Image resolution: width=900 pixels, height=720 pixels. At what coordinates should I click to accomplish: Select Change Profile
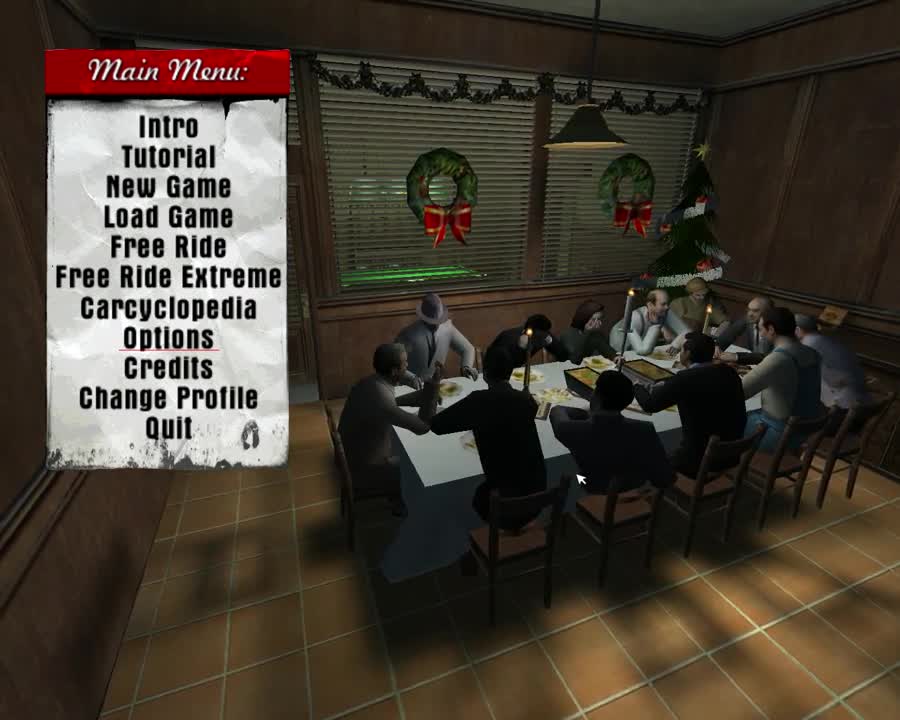tap(168, 398)
